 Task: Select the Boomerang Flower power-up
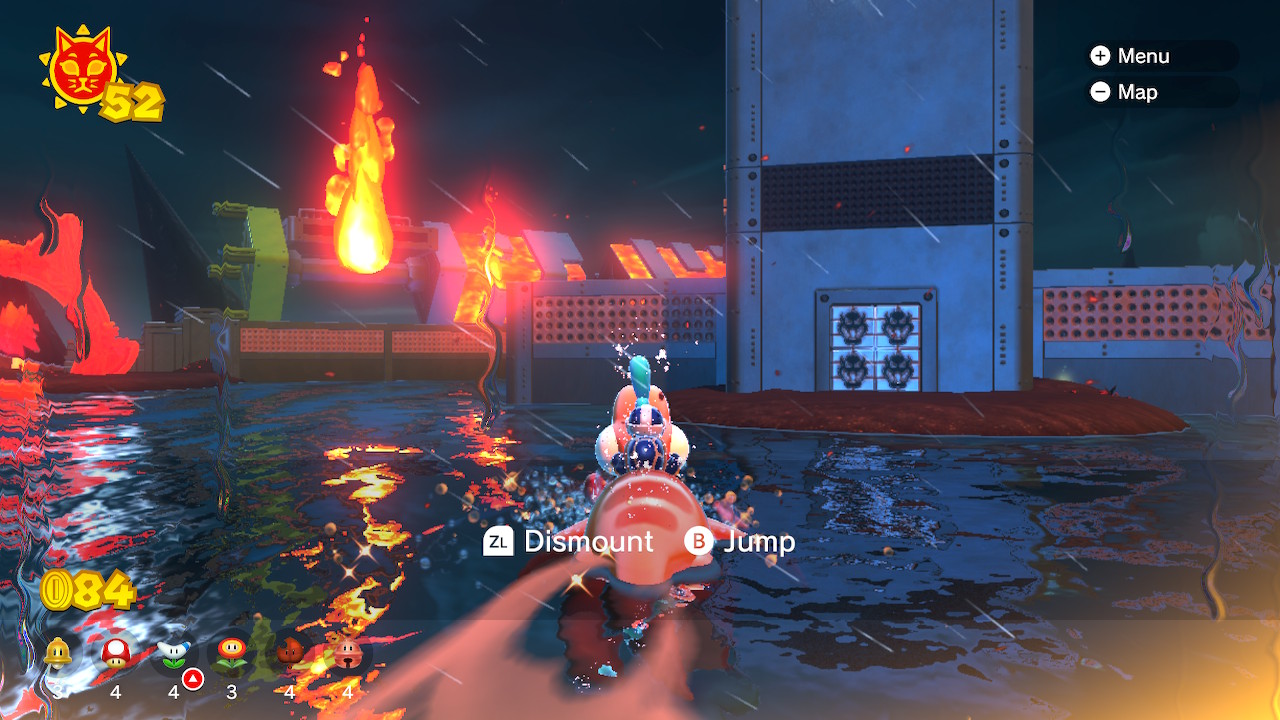pos(174,653)
